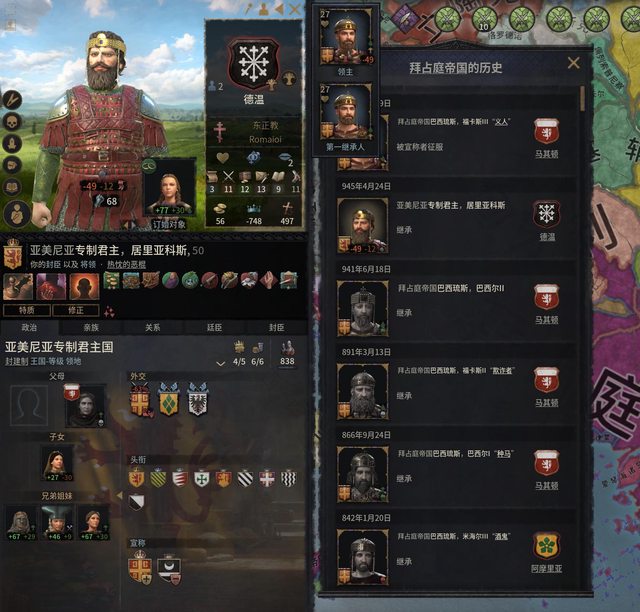
Task: Click the skull icon beside the character
Action: [13, 121]
